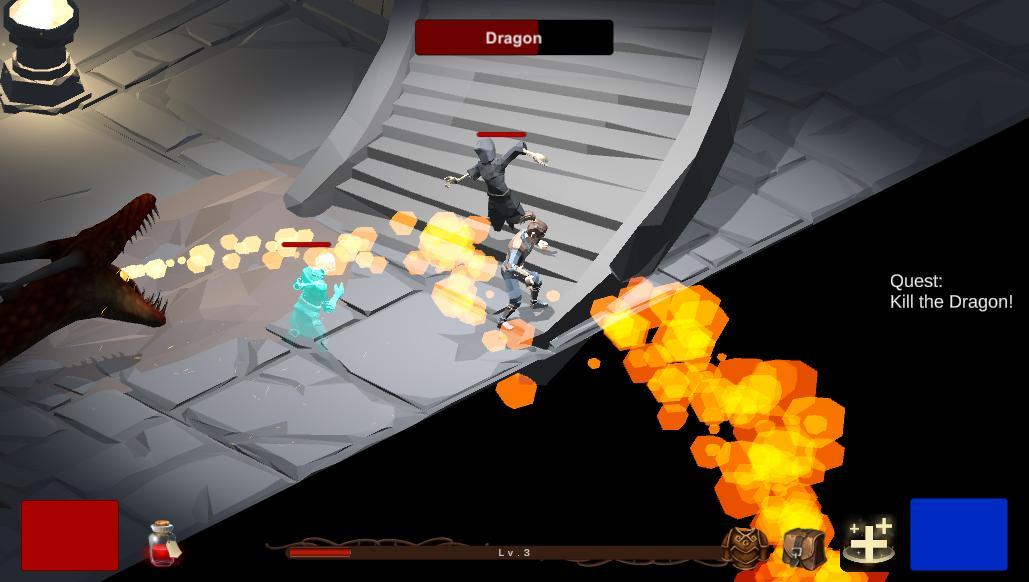Open the leather backpack inventory
Image resolution: width=1029 pixels, height=582 pixels.
(x=802, y=547)
